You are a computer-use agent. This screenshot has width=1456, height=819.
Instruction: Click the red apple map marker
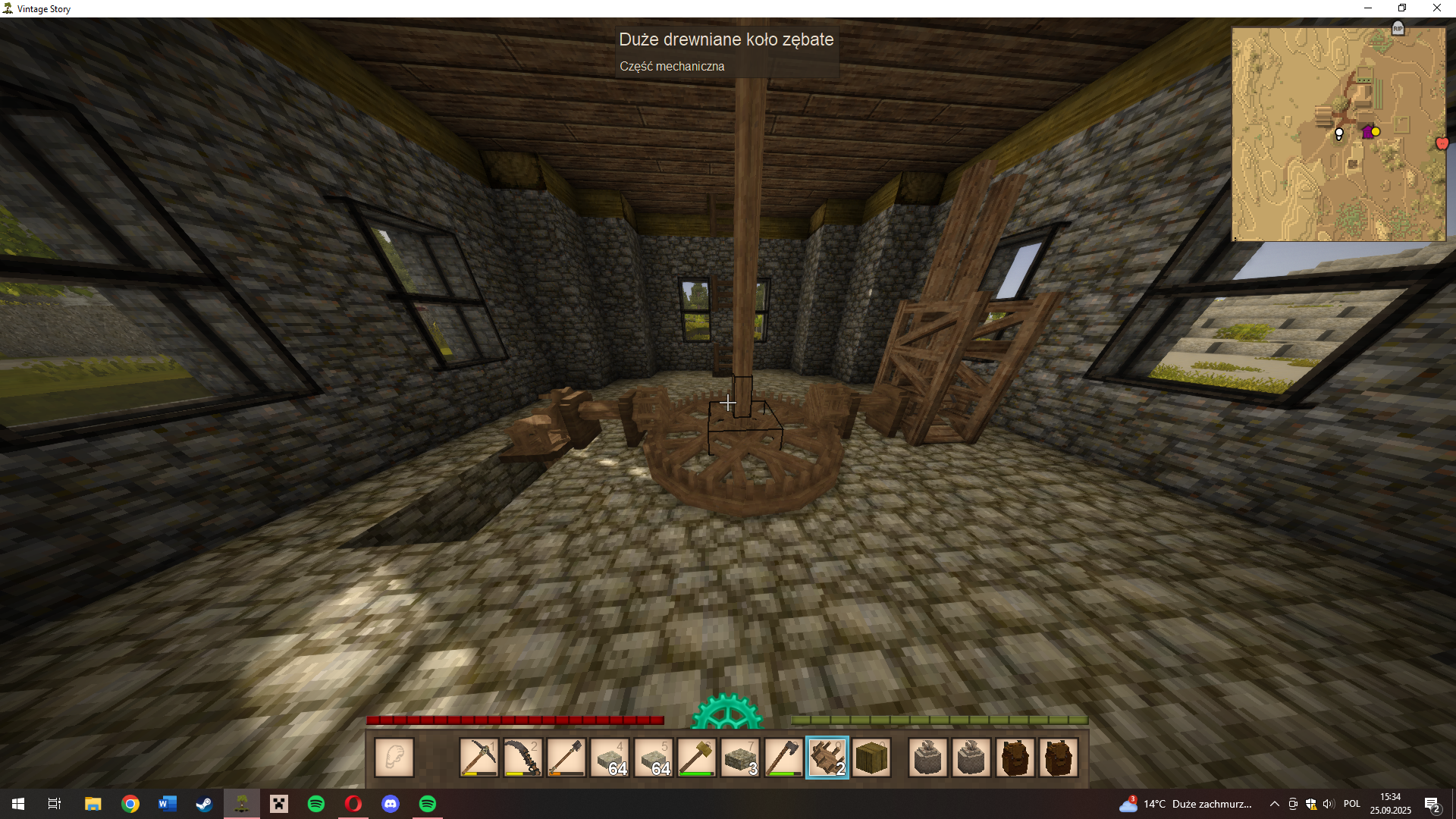coord(1442,143)
